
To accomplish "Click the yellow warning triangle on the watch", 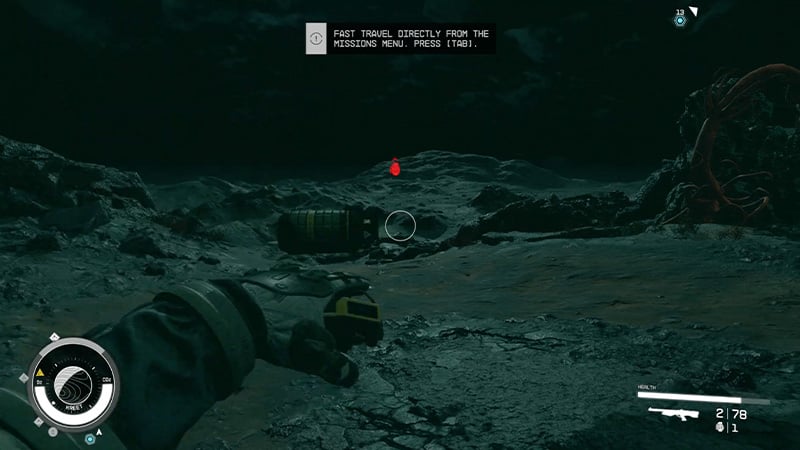I will [39, 372].
